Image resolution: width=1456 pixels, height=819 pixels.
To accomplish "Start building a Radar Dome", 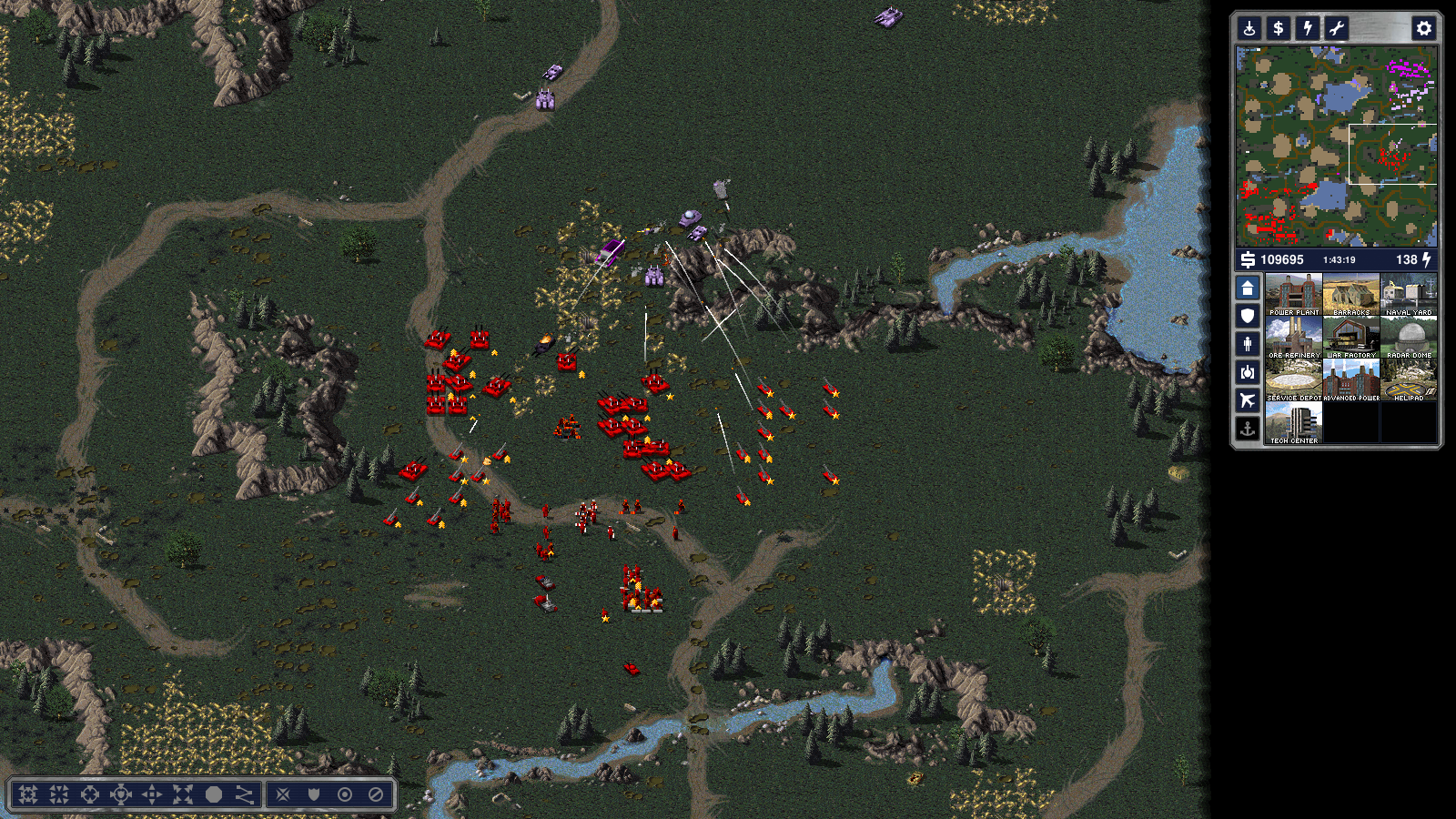I will coord(1409,338).
